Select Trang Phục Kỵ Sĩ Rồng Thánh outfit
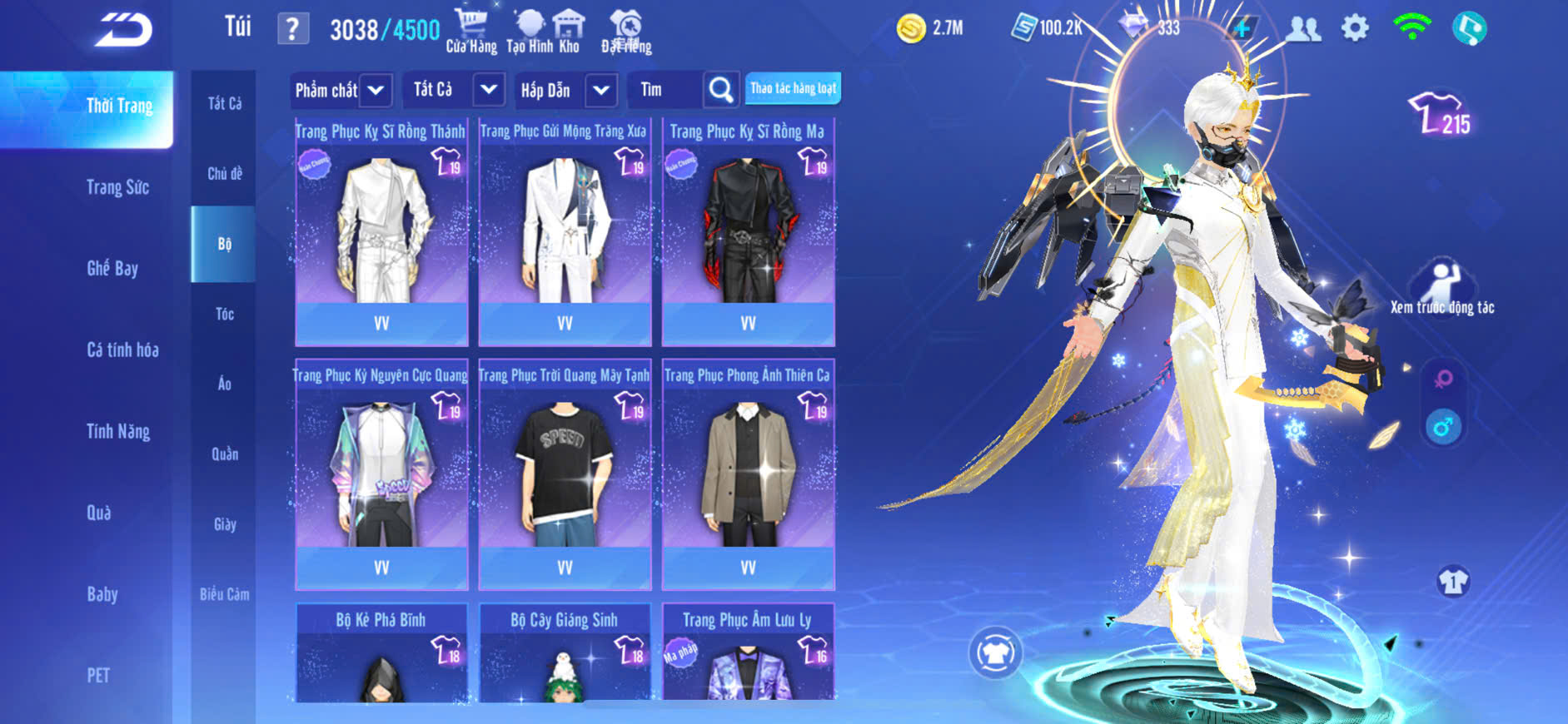The width and height of the screenshot is (1568, 724). pyautogui.click(x=381, y=231)
